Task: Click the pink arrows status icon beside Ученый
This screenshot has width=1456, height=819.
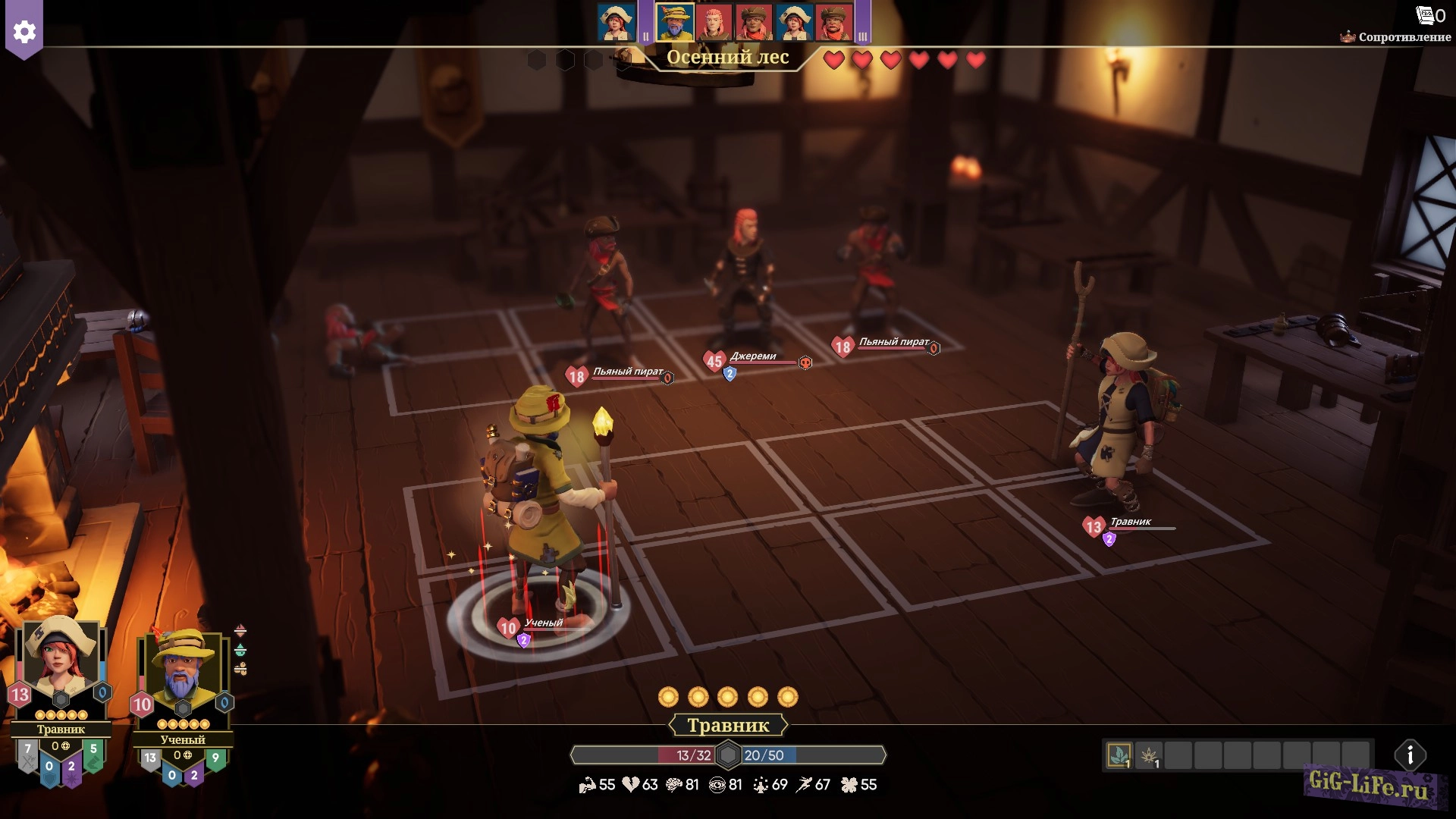Action: pyautogui.click(x=240, y=631)
